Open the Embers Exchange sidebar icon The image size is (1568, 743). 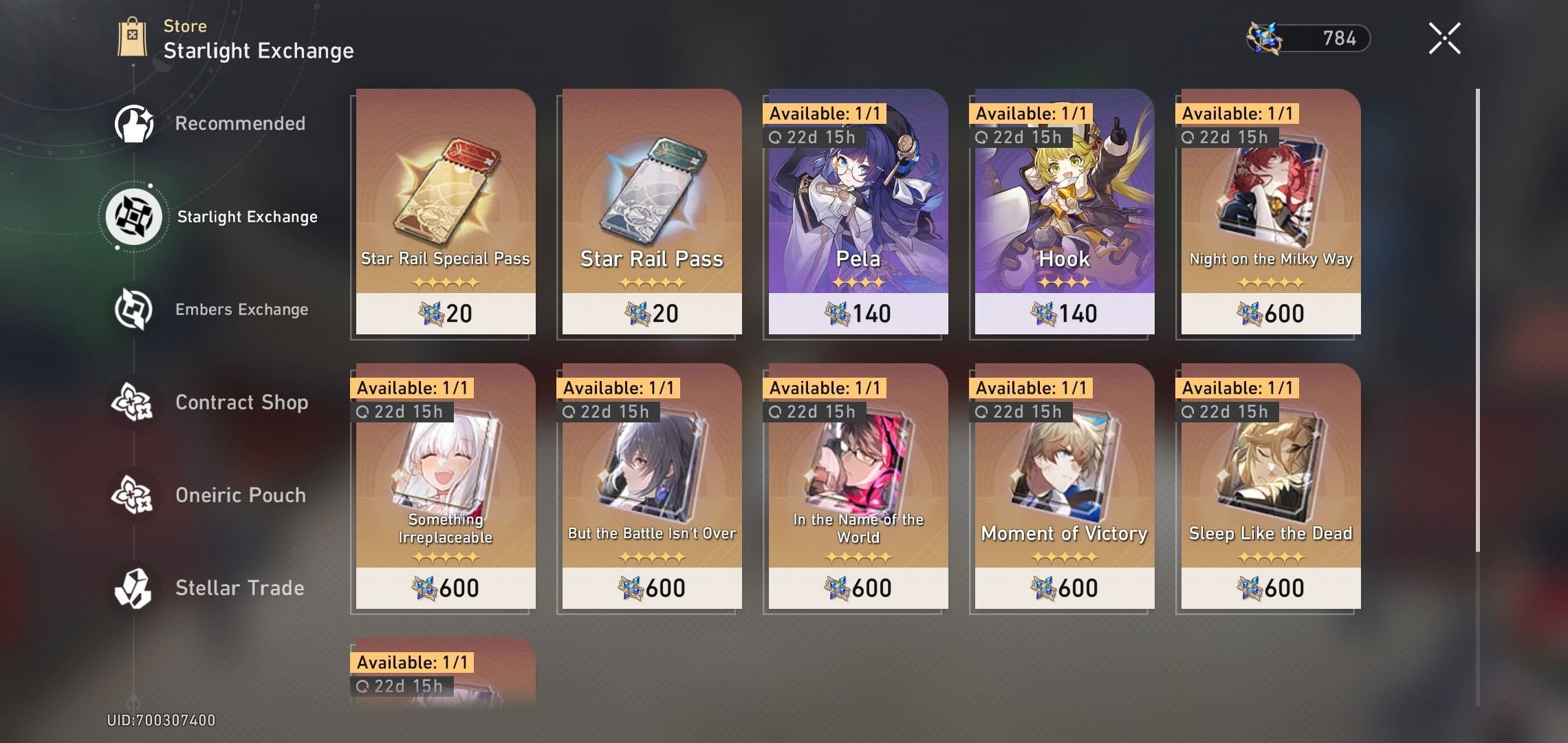pyautogui.click(x=135, y=309)
